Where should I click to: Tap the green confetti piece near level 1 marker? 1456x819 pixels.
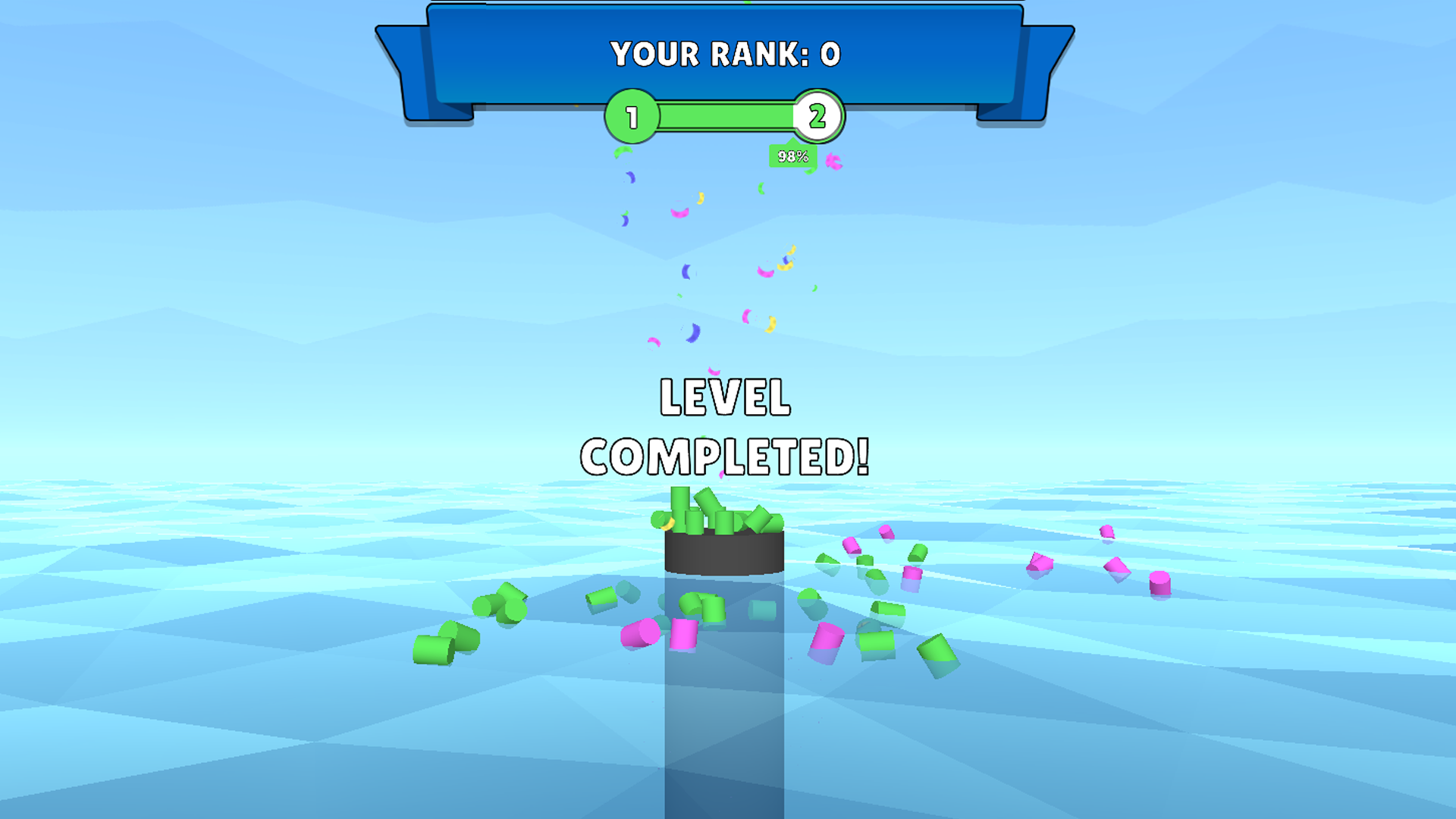tap(622, 150)
